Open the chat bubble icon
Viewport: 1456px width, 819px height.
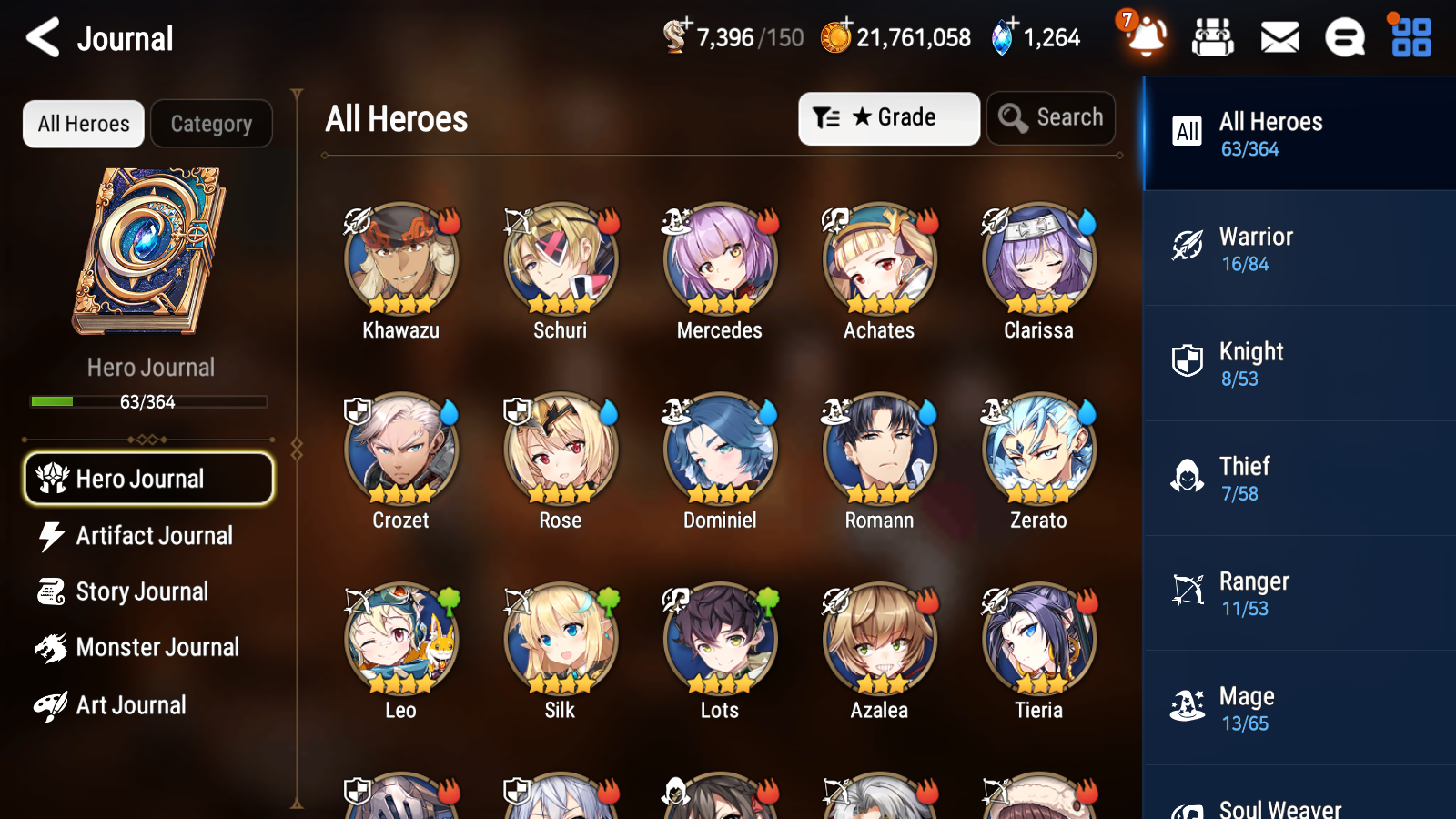(1344, 38)
